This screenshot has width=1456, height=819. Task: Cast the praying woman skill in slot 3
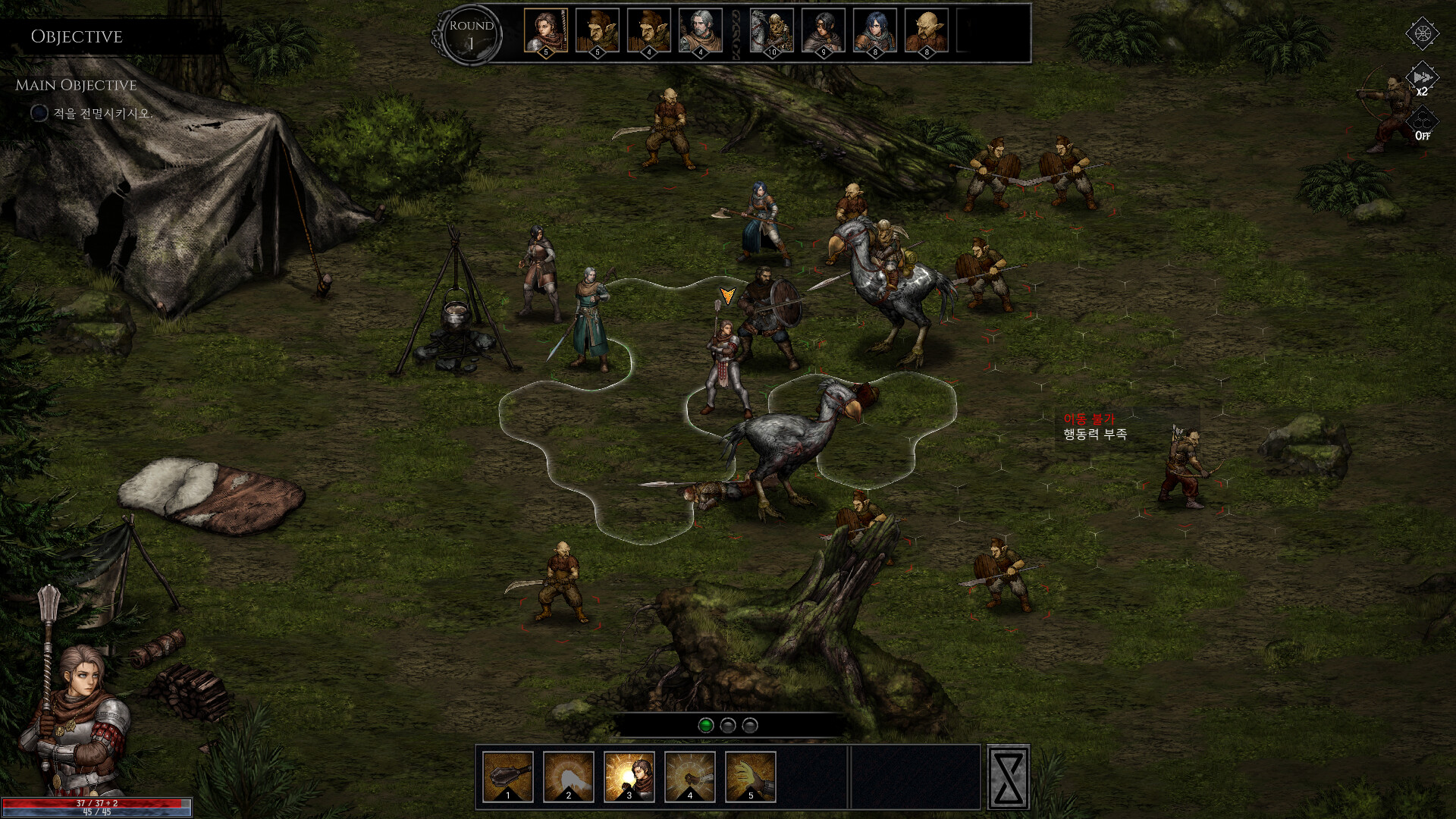[629, 776]
